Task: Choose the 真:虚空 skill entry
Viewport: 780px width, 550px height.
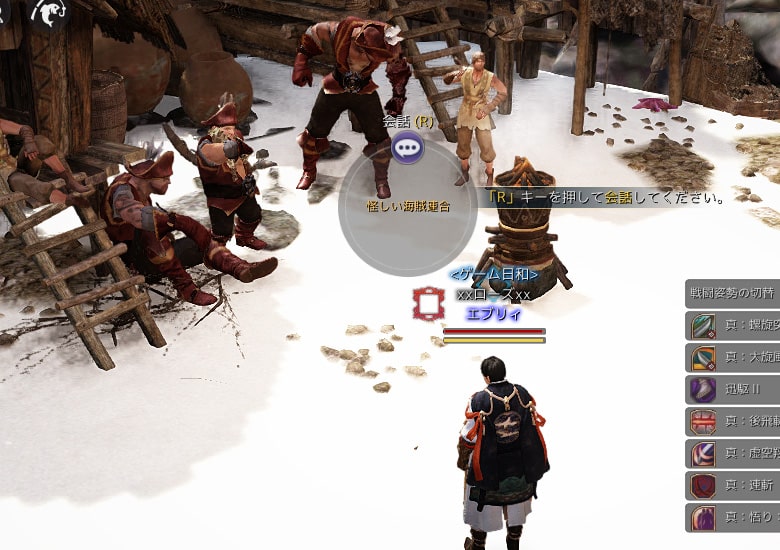Action: (733, 454)
